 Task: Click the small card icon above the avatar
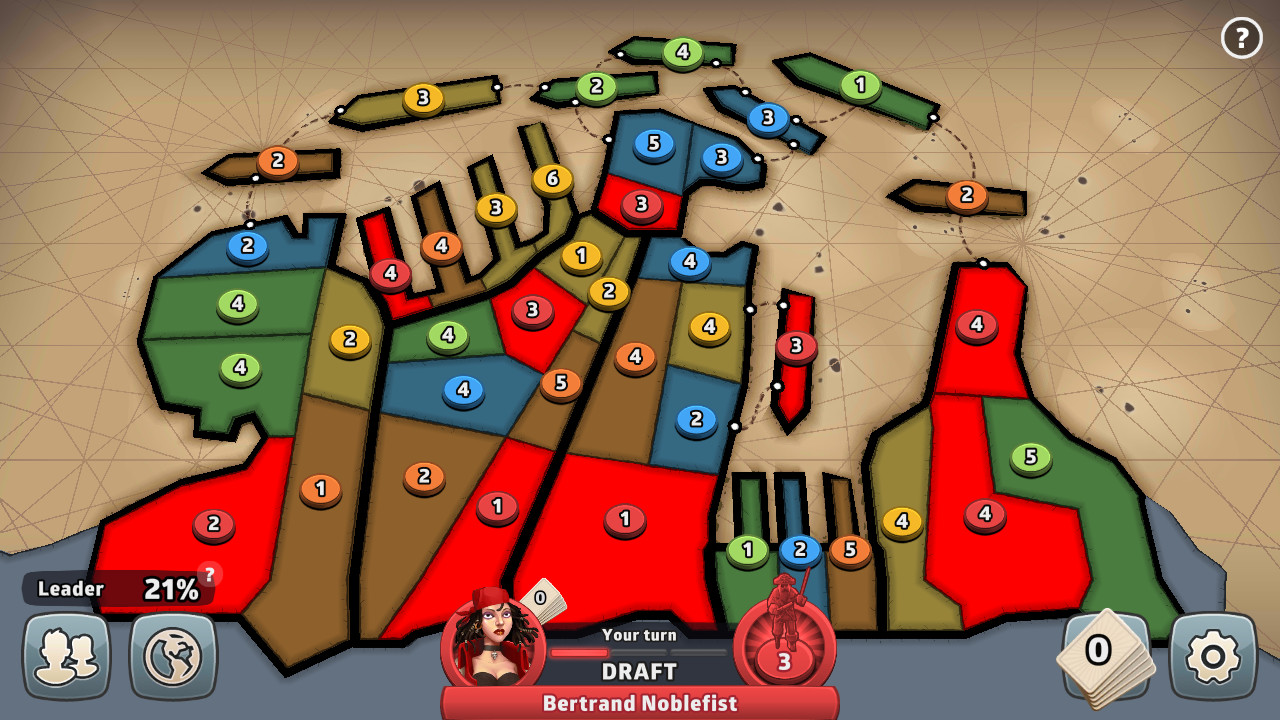tap(539, 601)
